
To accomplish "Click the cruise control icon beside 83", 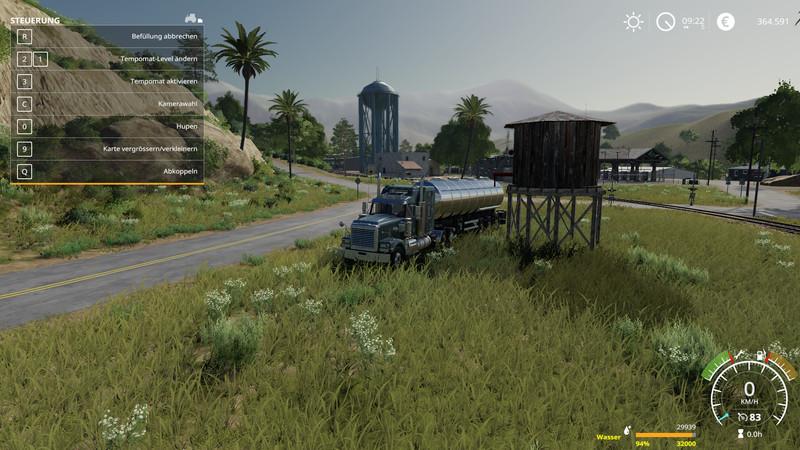I will (741, 416).
